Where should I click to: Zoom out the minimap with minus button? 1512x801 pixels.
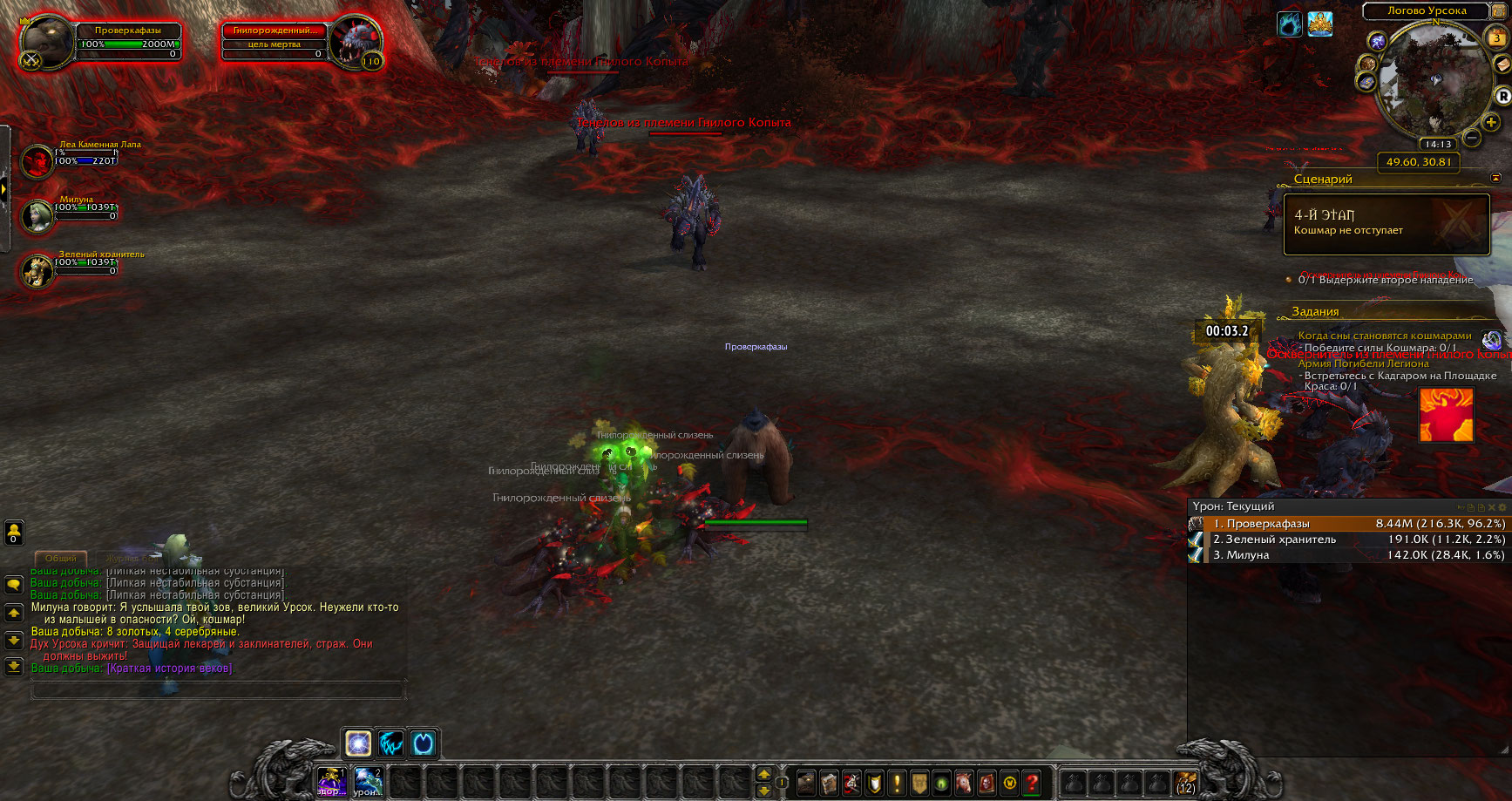(x=1471, y=138)
